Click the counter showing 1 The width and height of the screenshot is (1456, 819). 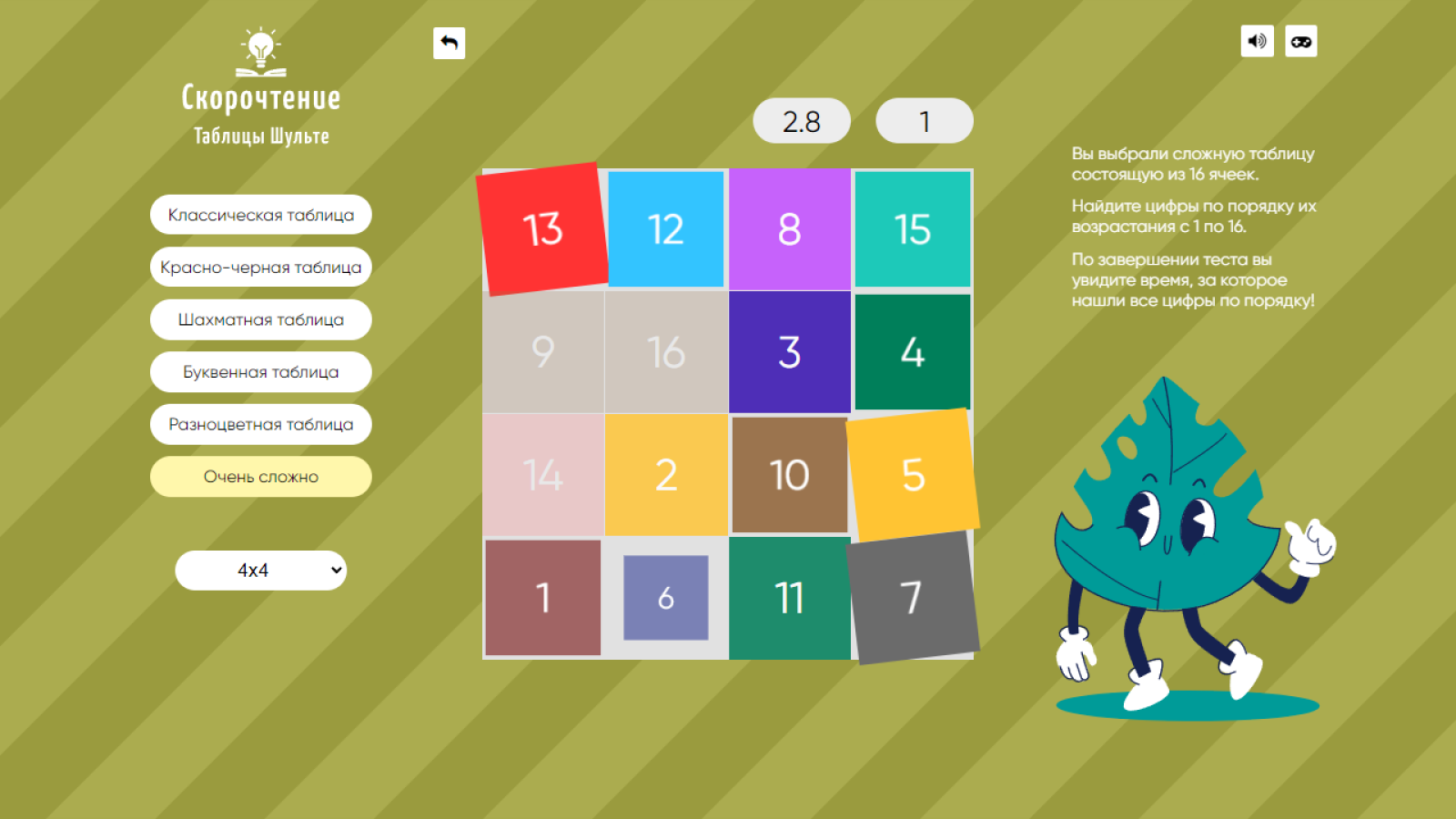point(924,120)
